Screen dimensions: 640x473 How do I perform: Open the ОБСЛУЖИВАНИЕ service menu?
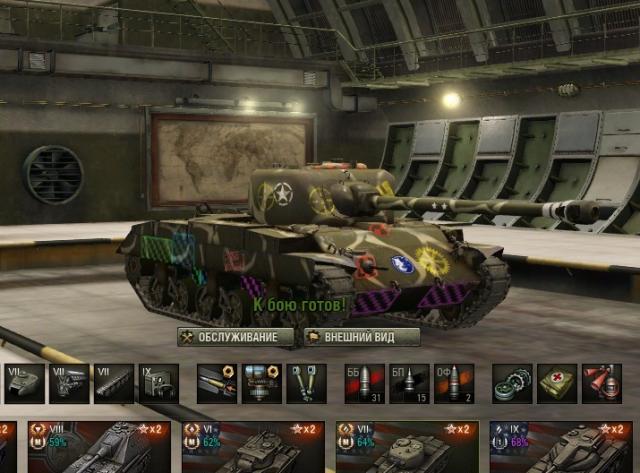(x=236, y=337)
